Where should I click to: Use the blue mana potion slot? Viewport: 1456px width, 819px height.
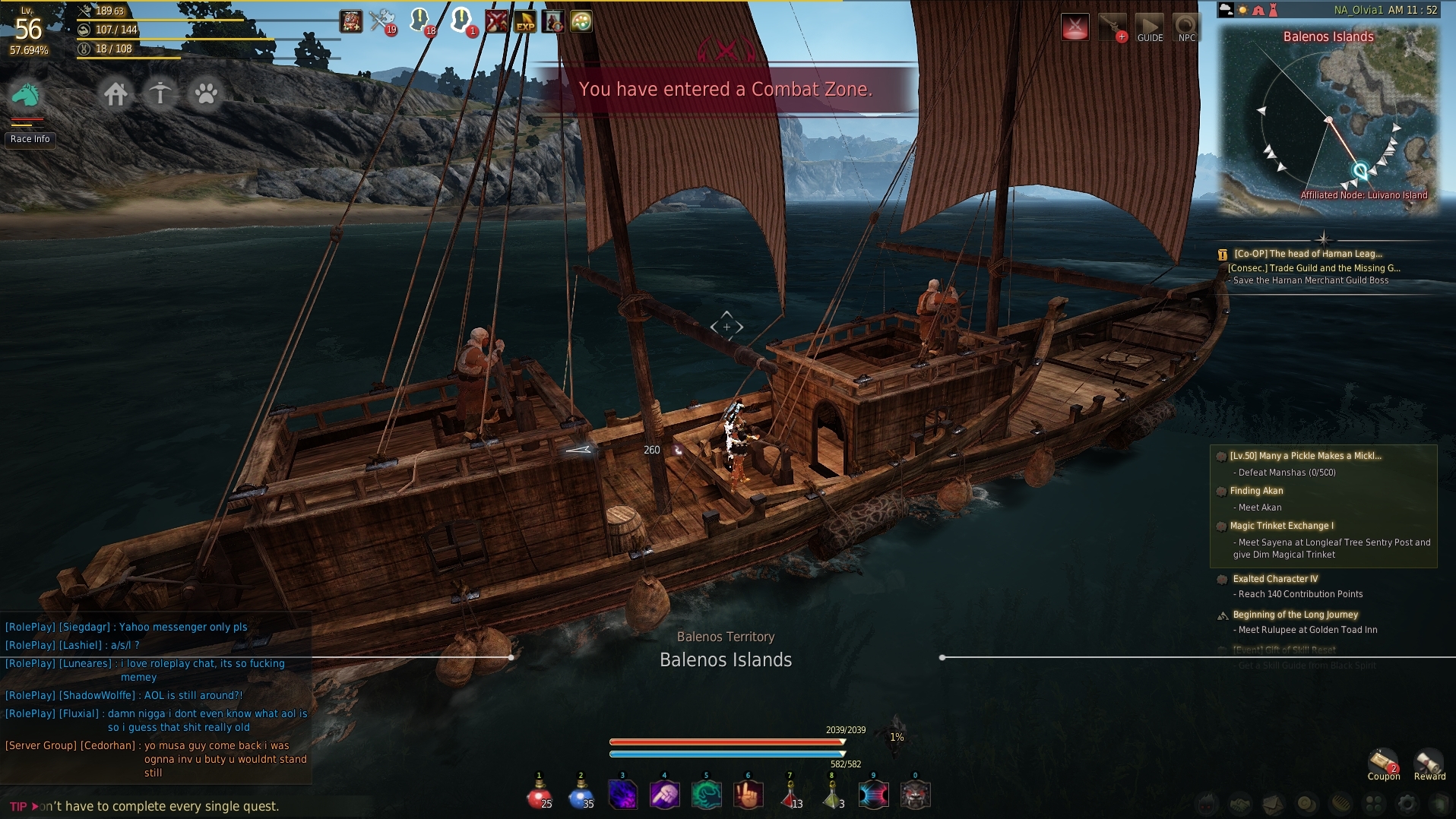(581, 795)
